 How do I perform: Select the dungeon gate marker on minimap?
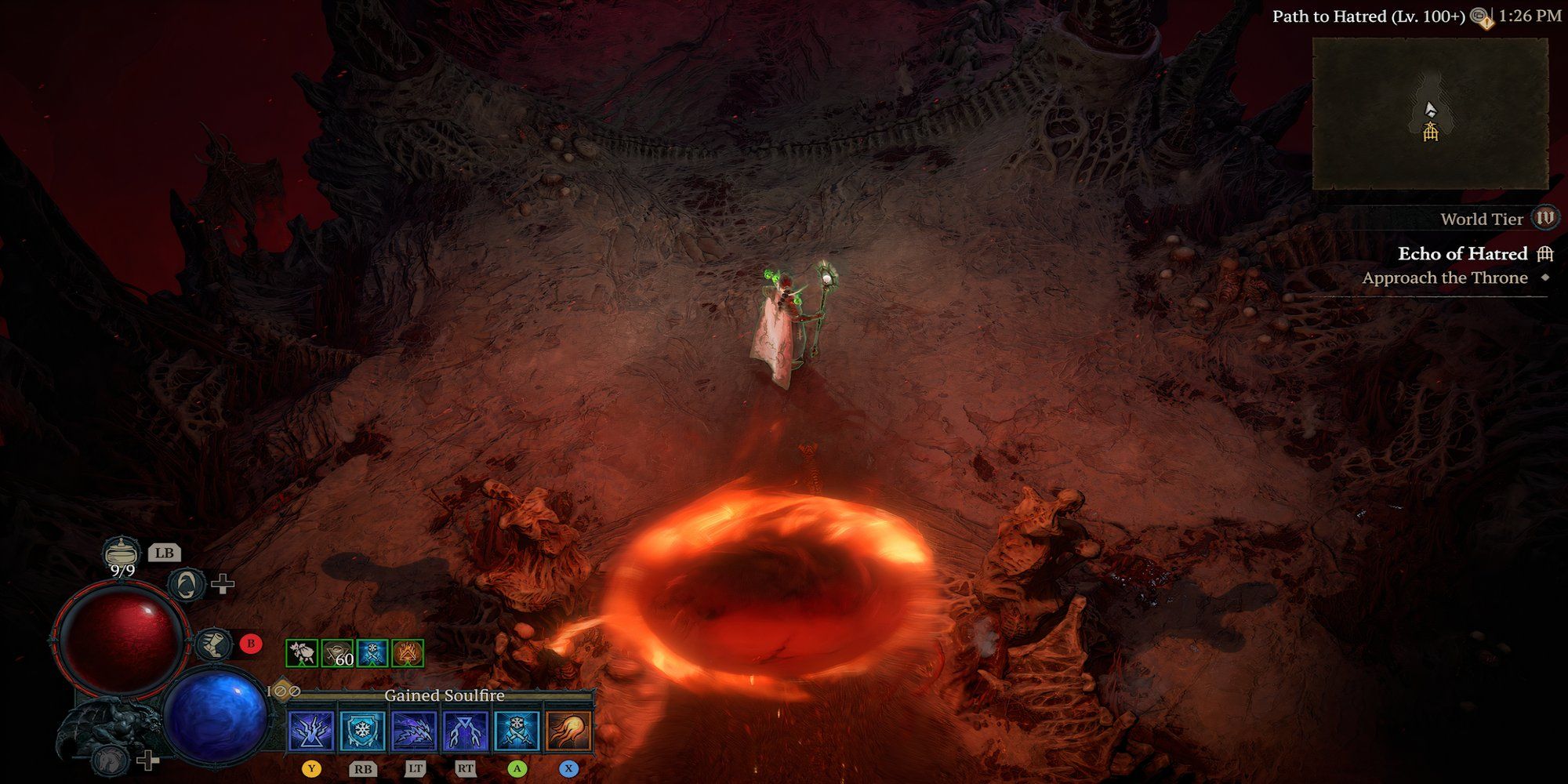[x=1431, y=132]
